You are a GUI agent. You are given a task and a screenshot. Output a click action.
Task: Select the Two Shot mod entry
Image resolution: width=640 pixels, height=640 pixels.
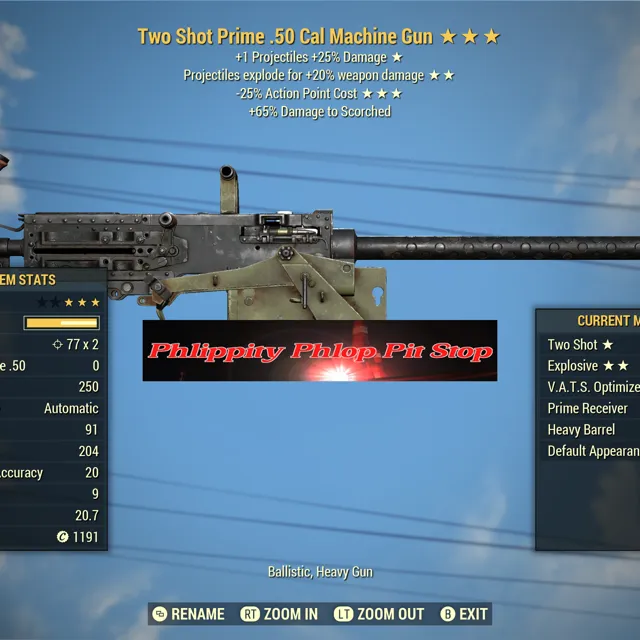tap(581, 344)
